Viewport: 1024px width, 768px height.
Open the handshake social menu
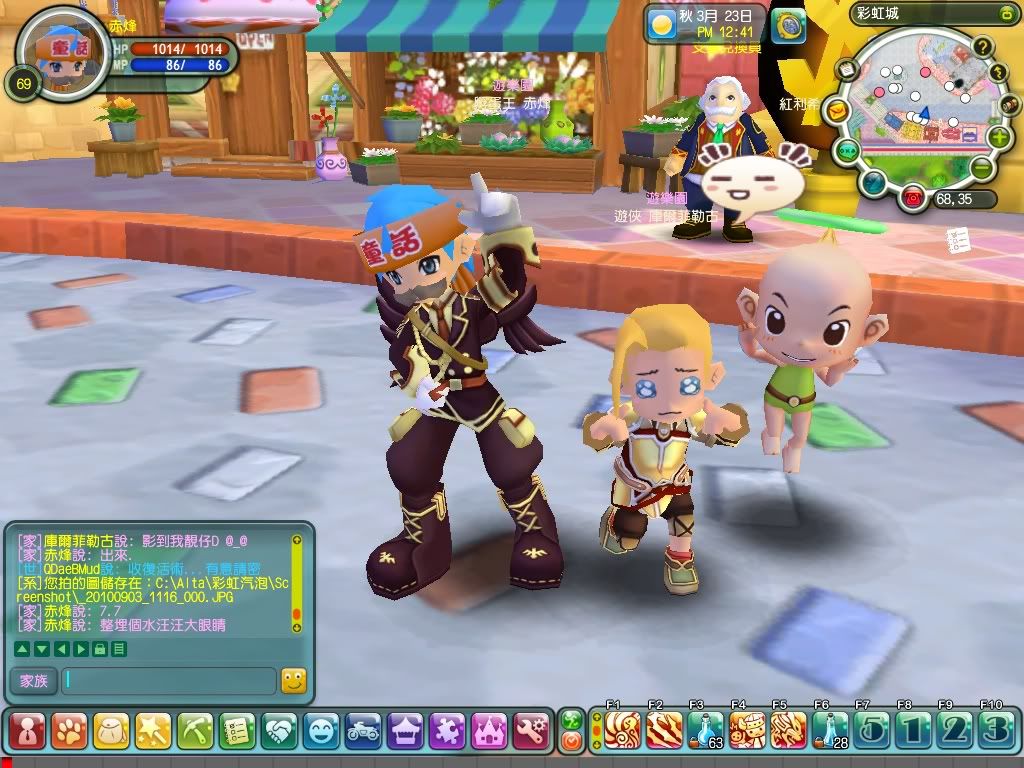[x=280, y=730]
